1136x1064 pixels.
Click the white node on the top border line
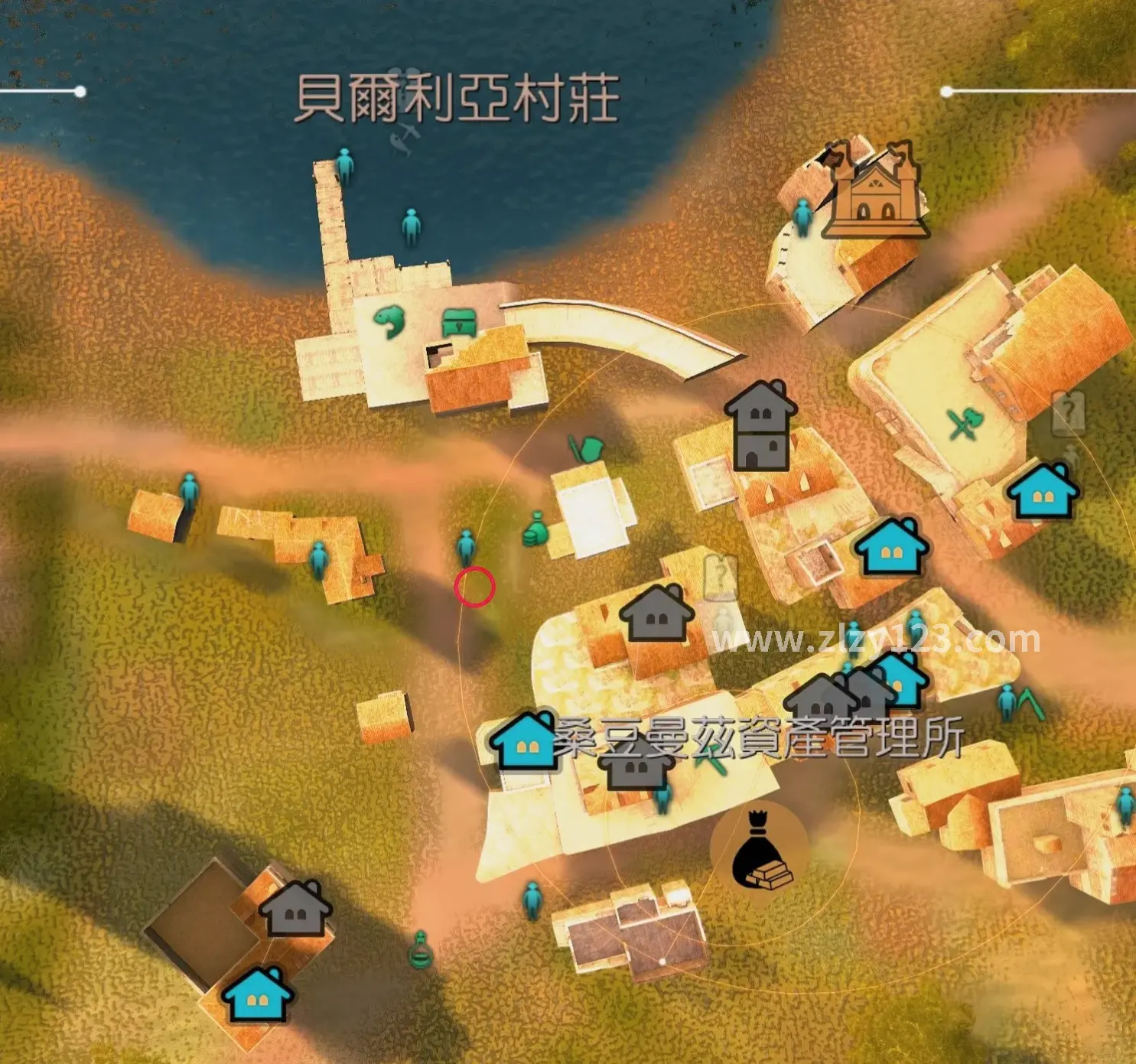click(x=80, y=90)
